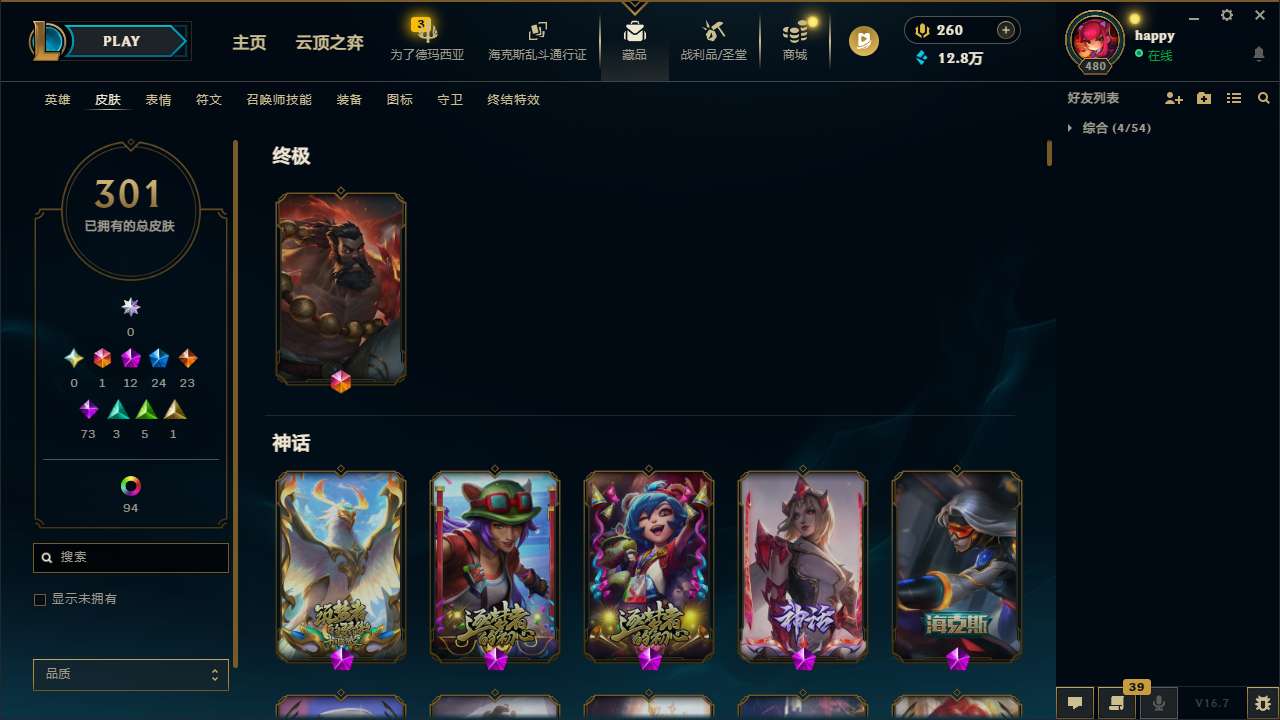The height and width of the screenshot is (720, 1280).
Task: Click the chroma color wheel icon
Action: pyautogui.click(x=130, y=484)
